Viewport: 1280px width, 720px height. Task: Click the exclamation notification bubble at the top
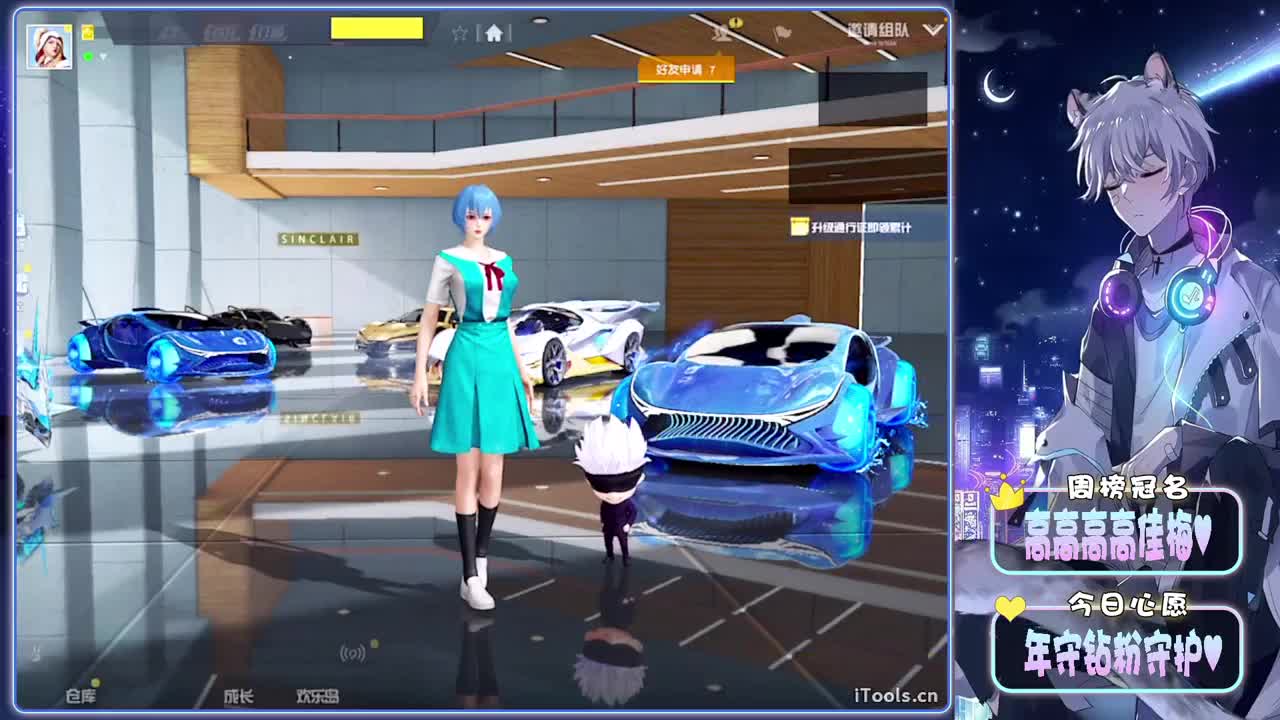point(735,24)
